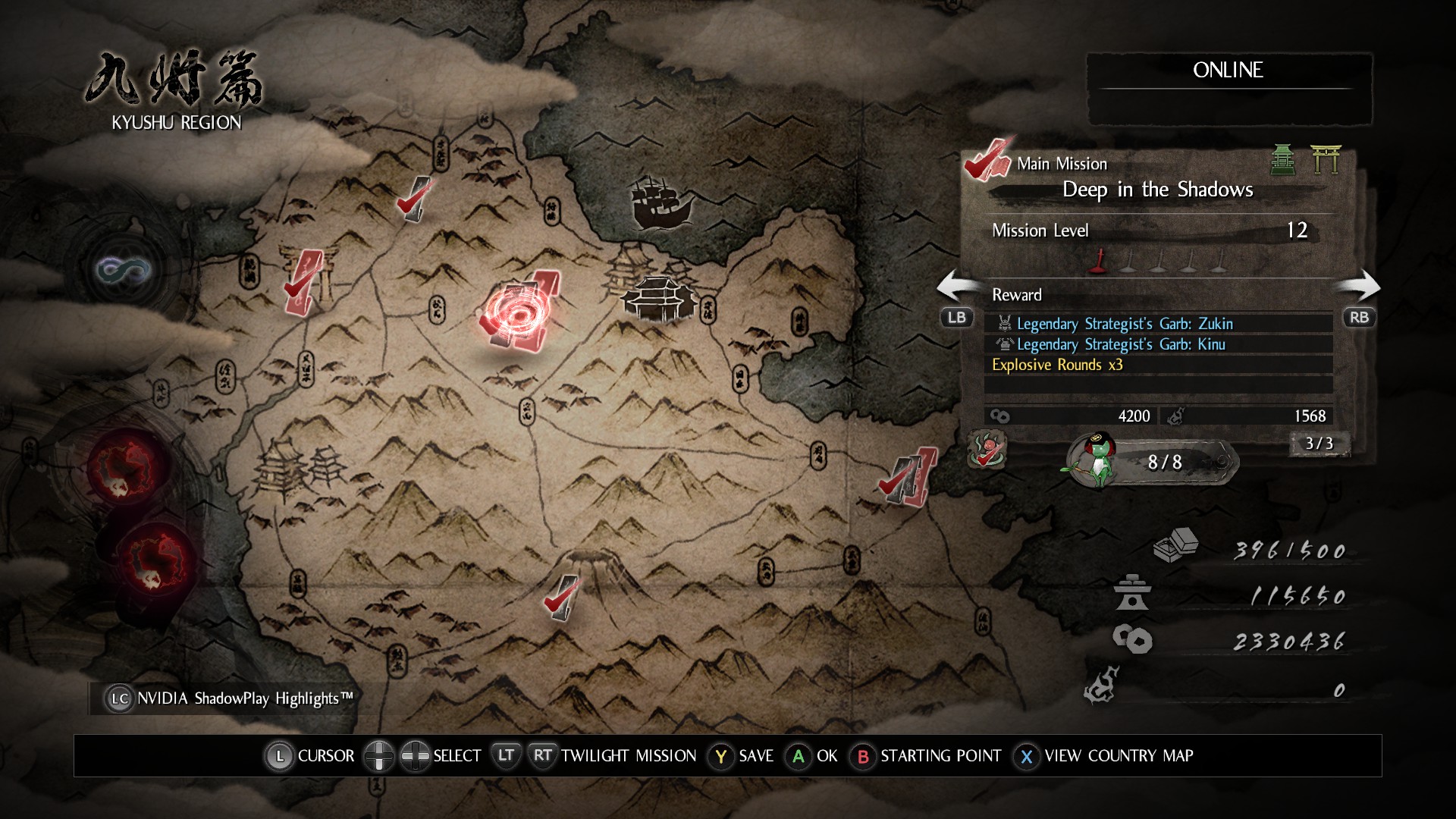The width and height of the screenshot is (1456, 819).
Task: Select the black sailing ship map icon
Action: tap(660, 202)
